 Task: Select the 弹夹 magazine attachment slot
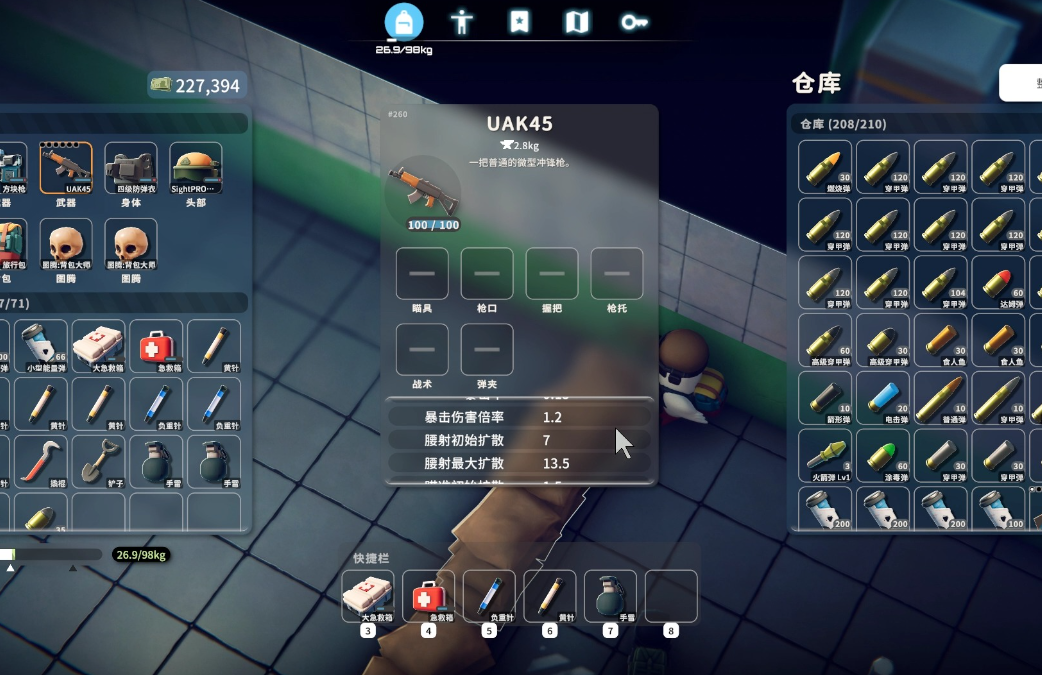[487, 349]
